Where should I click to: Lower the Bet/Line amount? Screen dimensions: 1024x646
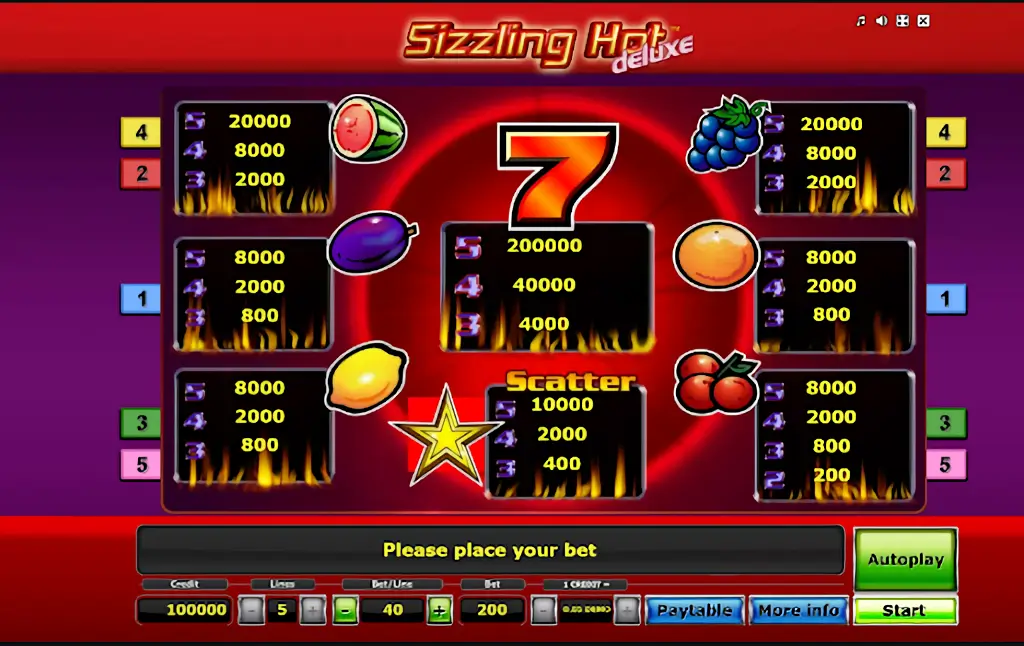pyautogui.click(x=345, y=610)
